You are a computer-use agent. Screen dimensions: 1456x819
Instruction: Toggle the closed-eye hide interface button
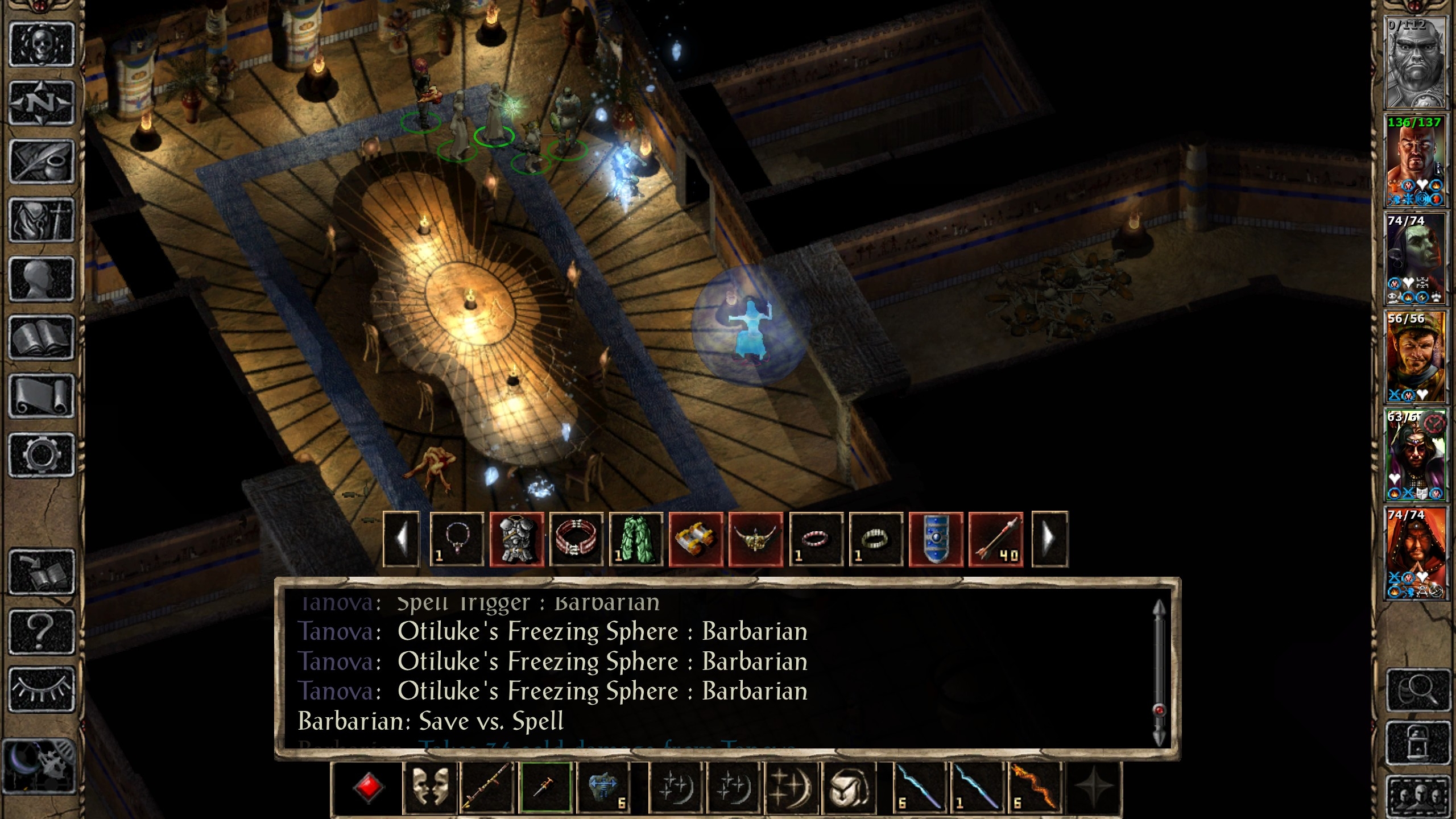pyautogui.click(x=42, y=689)
